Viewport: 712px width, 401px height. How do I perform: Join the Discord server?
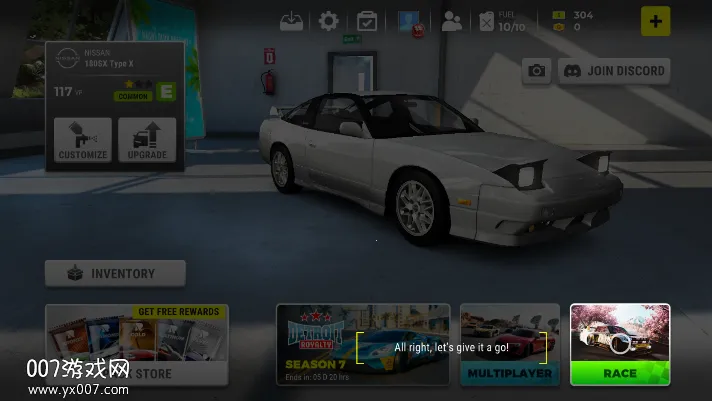coord(613,70)
